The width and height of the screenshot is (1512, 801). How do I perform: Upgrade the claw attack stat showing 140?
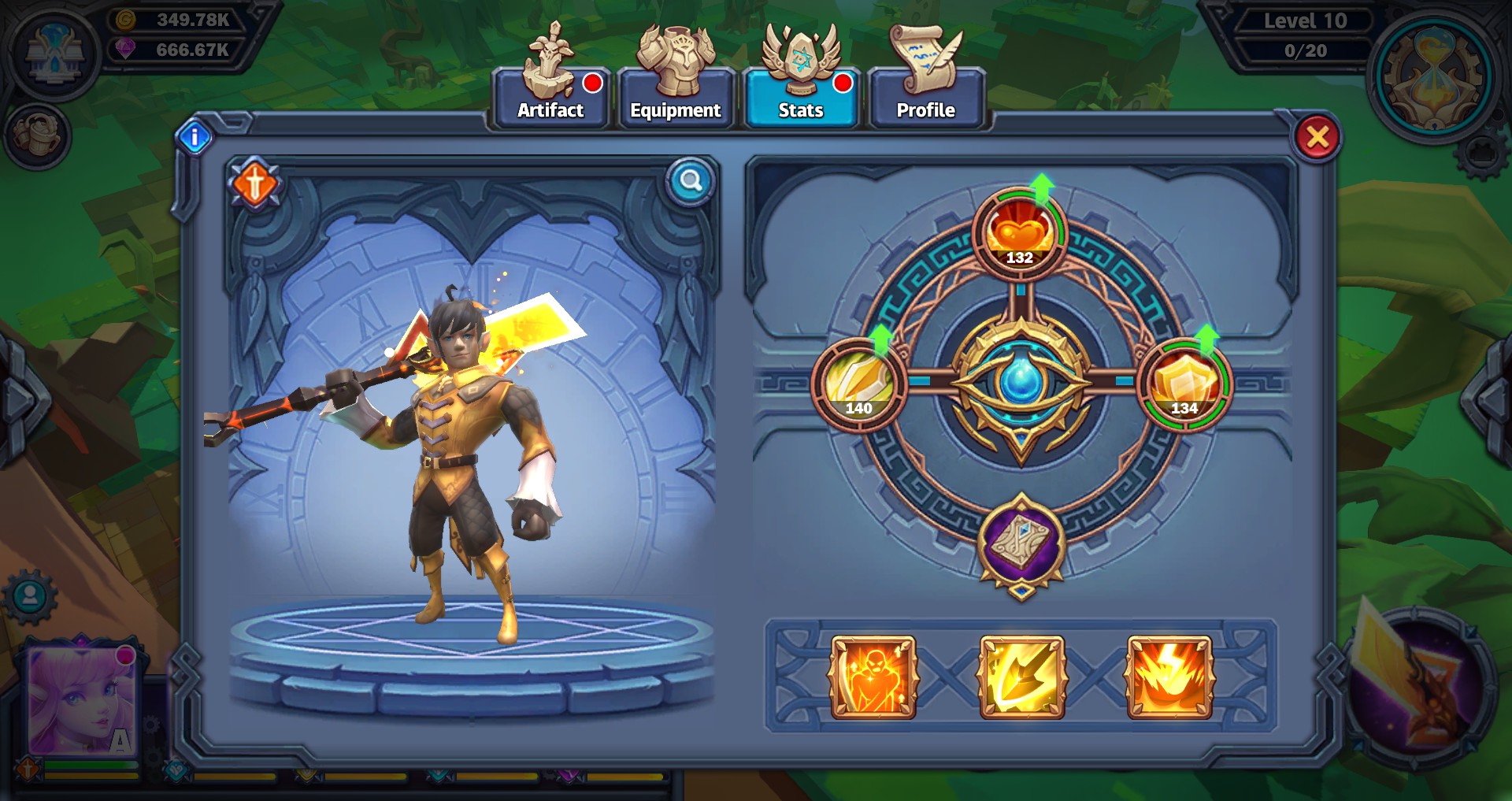point(858,384)
